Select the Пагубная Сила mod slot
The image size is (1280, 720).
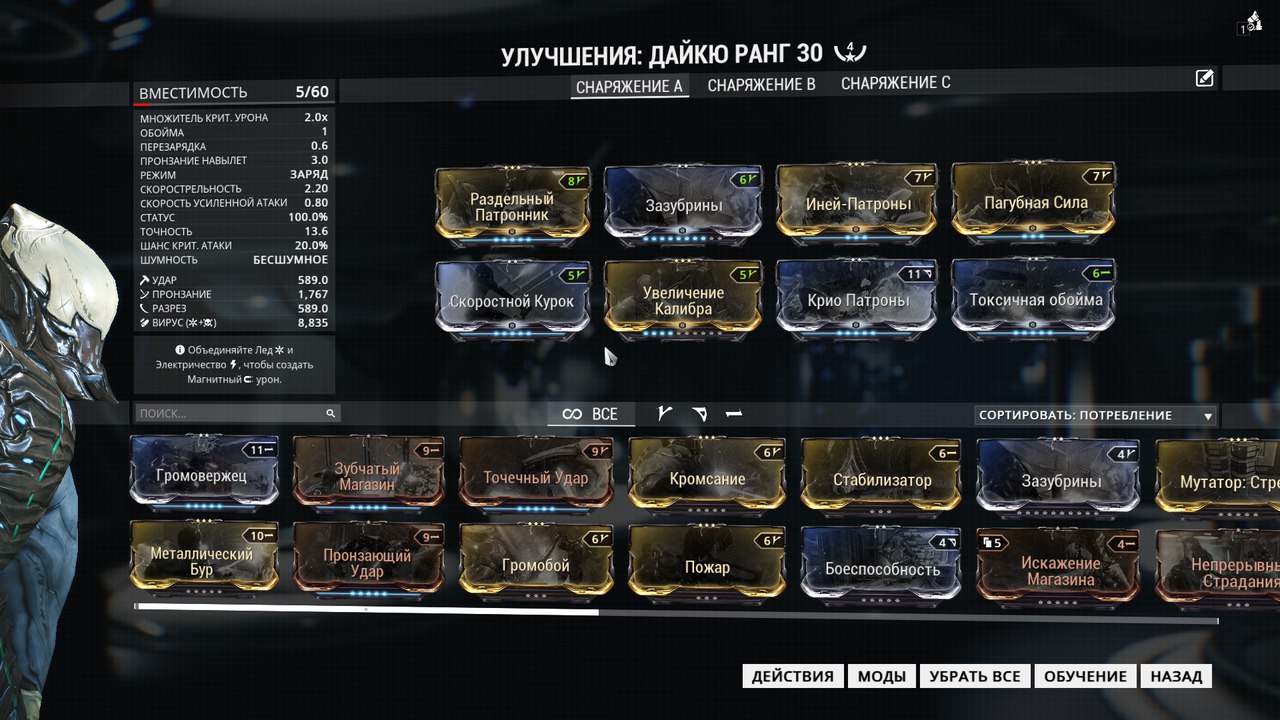(x=1034, y=203)
